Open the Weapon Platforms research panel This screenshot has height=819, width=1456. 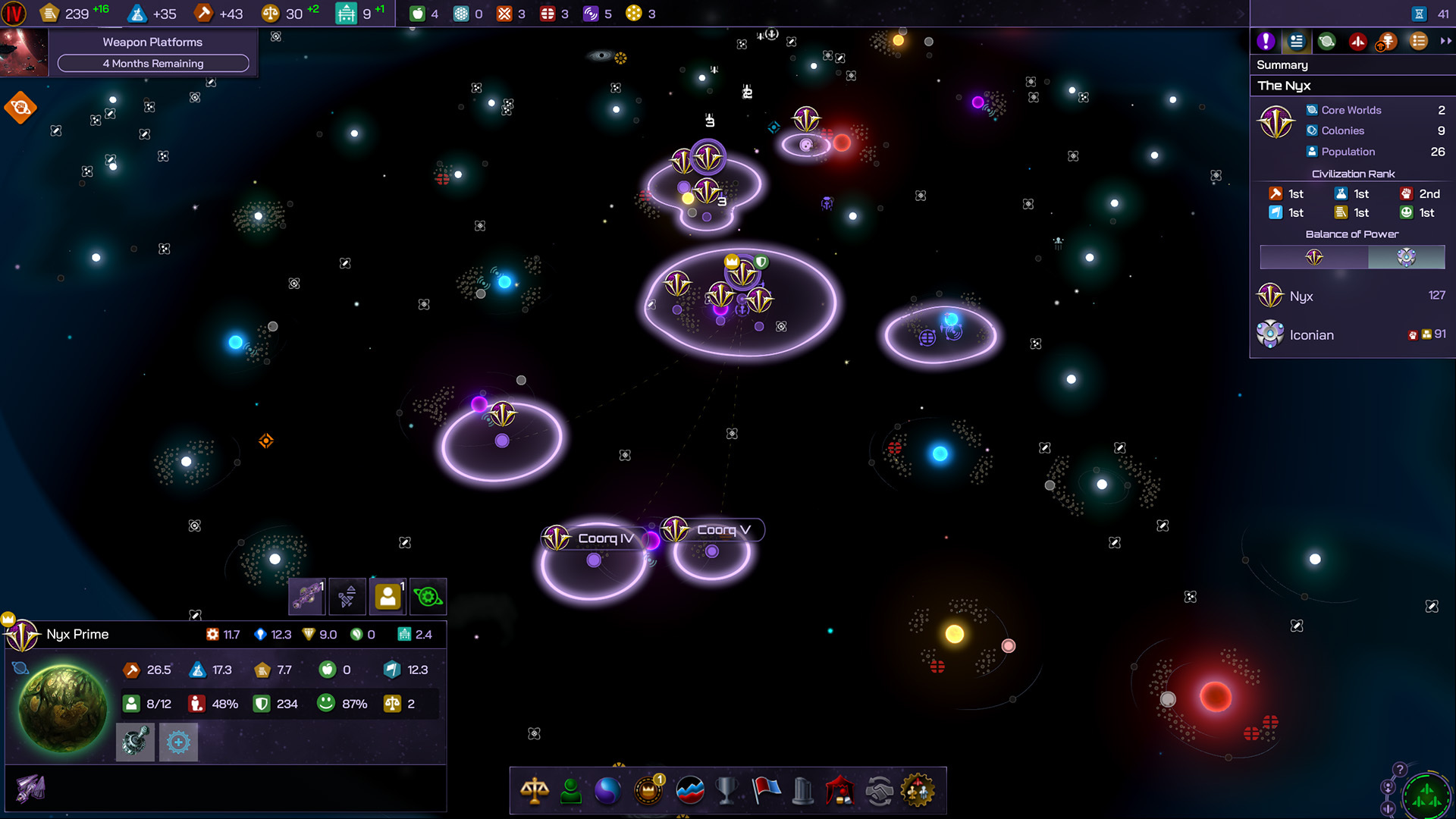point(152,52)
